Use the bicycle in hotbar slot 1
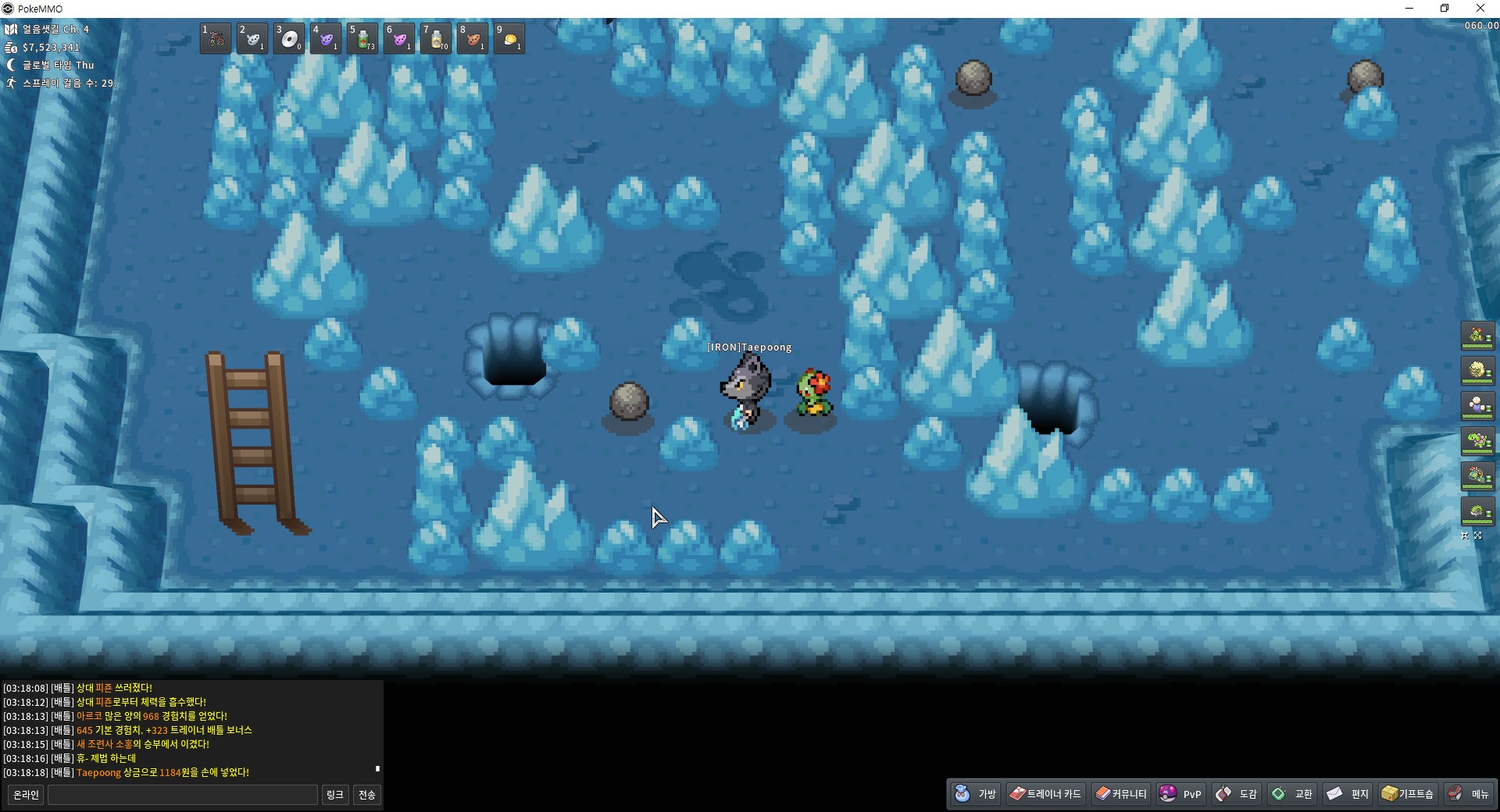Image resolution: width=1500 pixels, height=812 pixels. click(216, 38)
